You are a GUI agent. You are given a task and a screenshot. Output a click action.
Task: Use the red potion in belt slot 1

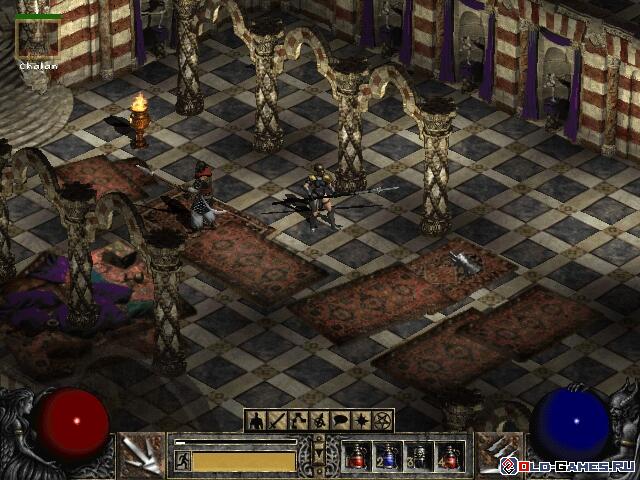click(357, 457)
